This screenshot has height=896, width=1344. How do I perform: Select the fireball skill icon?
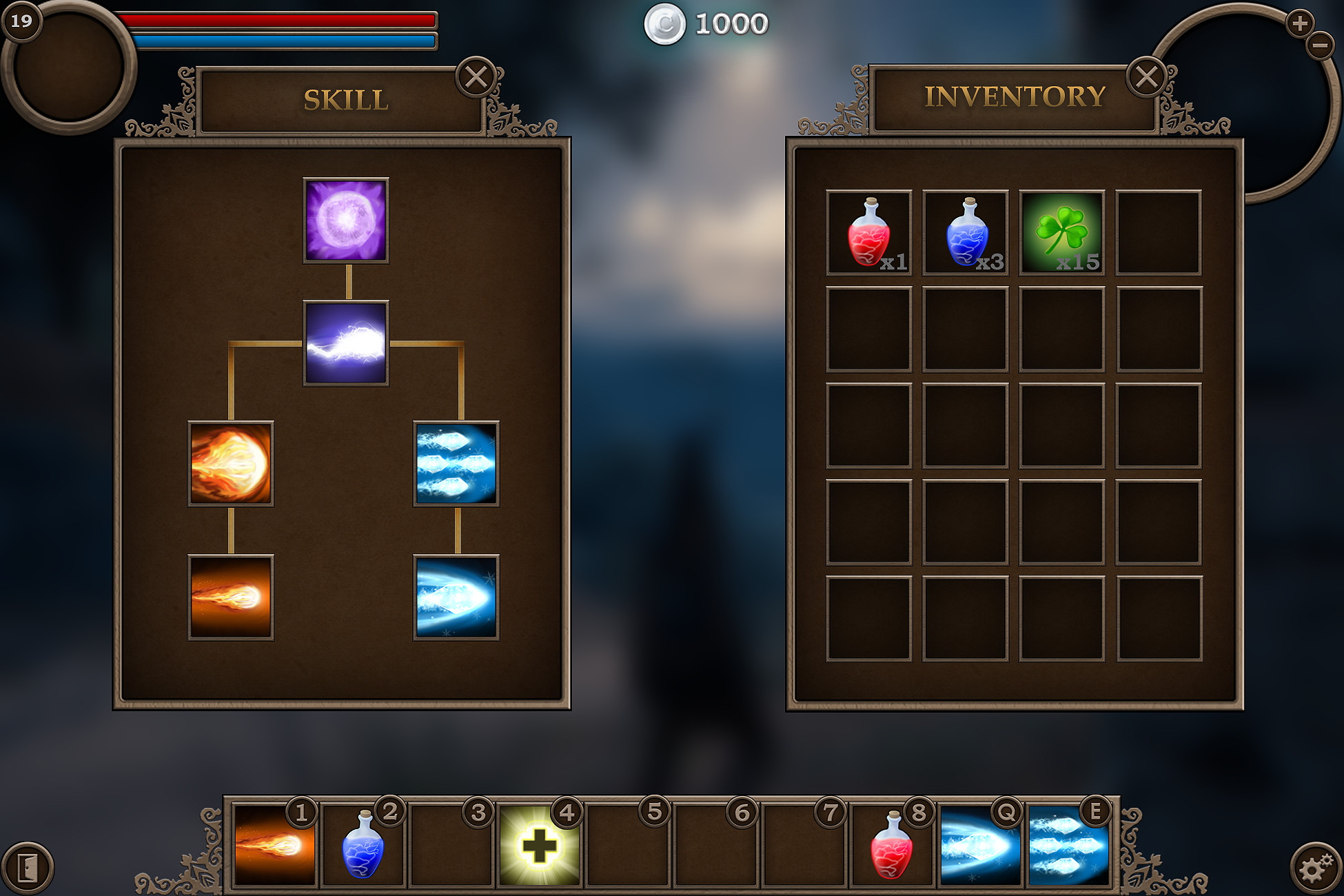click(x=231, y=463)
